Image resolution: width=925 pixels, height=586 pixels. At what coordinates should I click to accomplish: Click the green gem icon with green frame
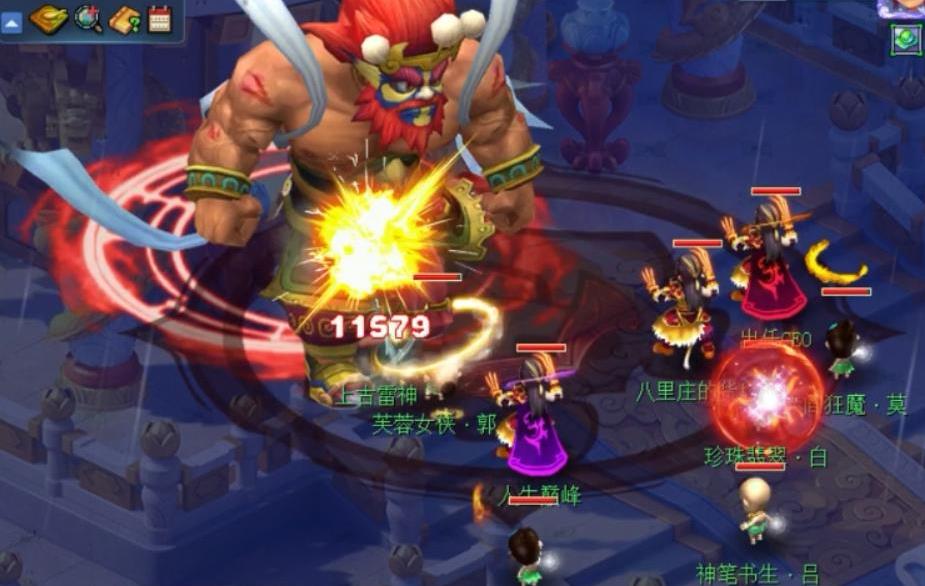point(907,39)
